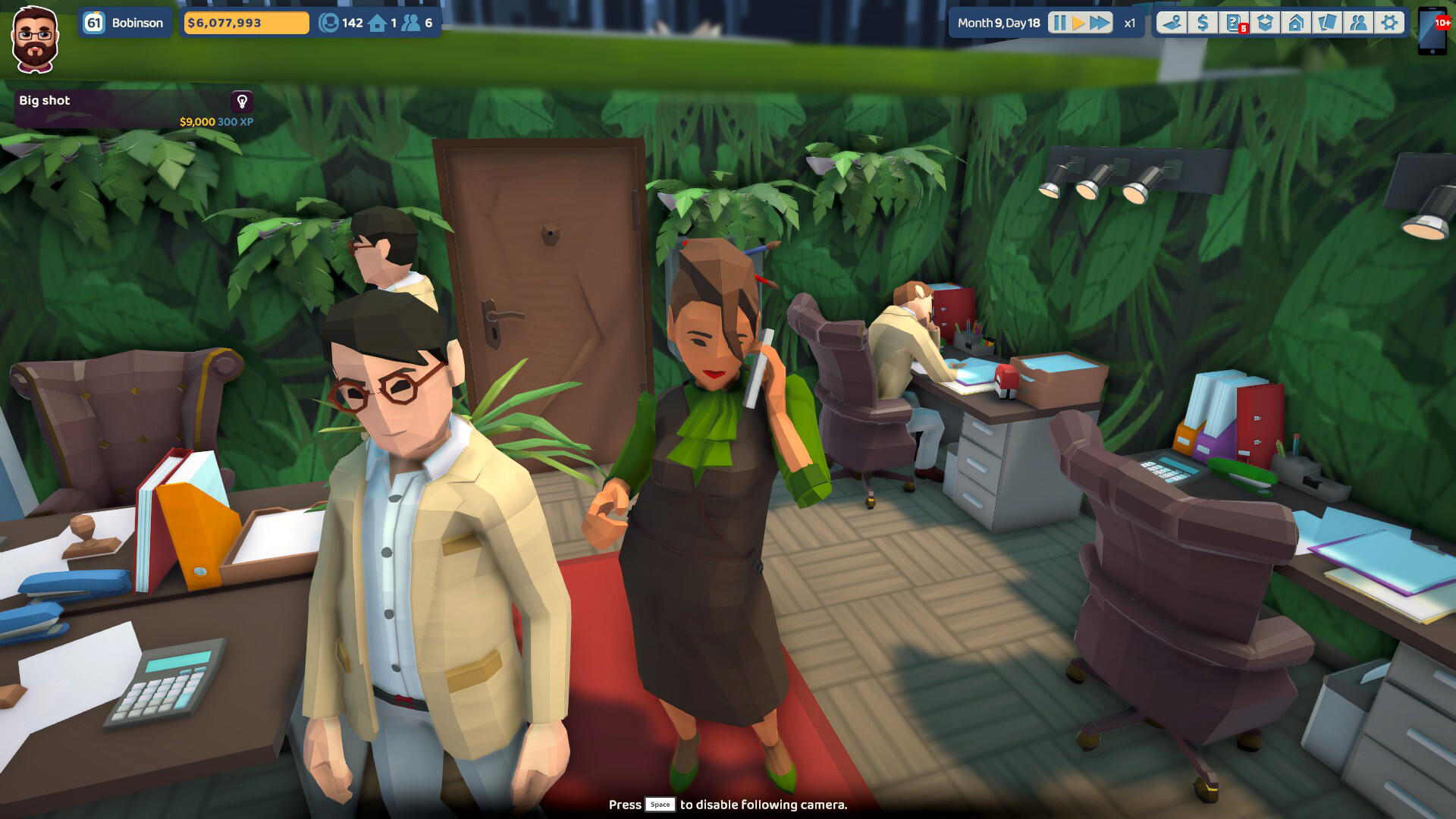
Task: Open the finances dollar icon
Action: tap(1203, 23)
